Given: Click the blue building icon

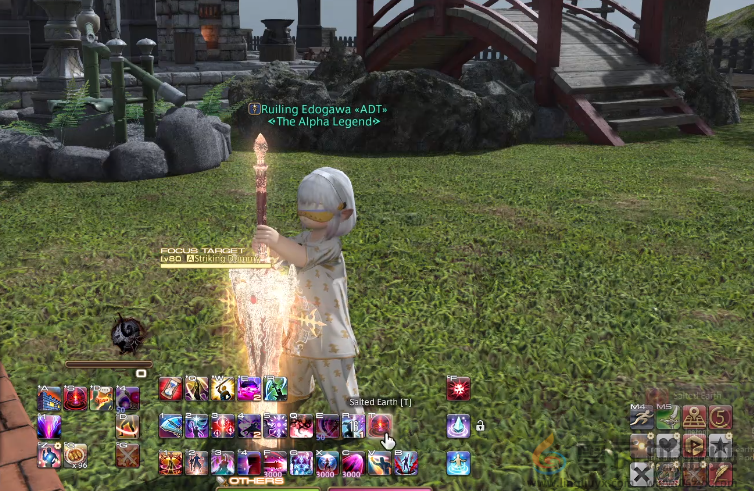Looking at the screenshot, I should click(50, 399).
